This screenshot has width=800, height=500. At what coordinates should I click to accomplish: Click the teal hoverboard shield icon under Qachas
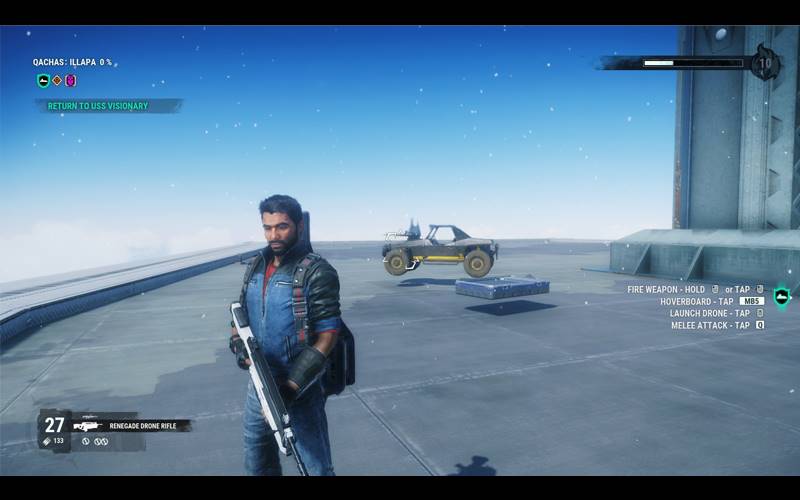coord(43,81)
